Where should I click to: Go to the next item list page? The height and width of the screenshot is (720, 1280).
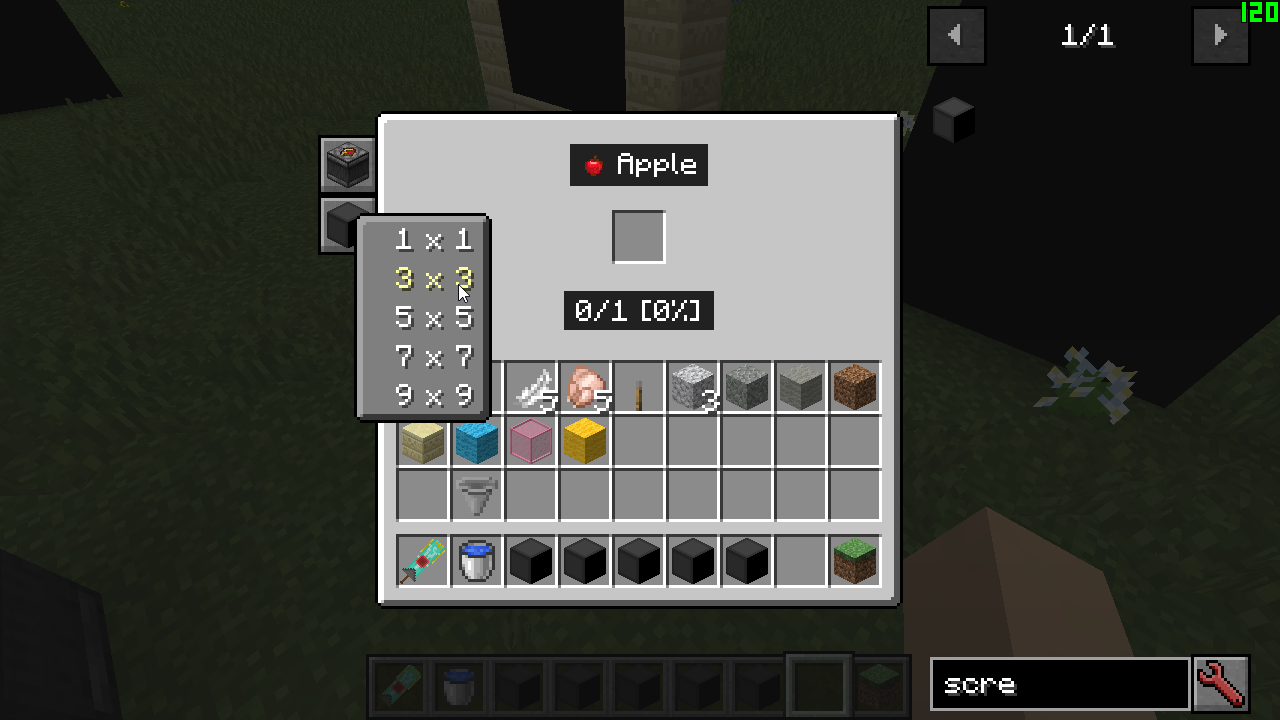pyautogui.click(x=1220, y=36)
